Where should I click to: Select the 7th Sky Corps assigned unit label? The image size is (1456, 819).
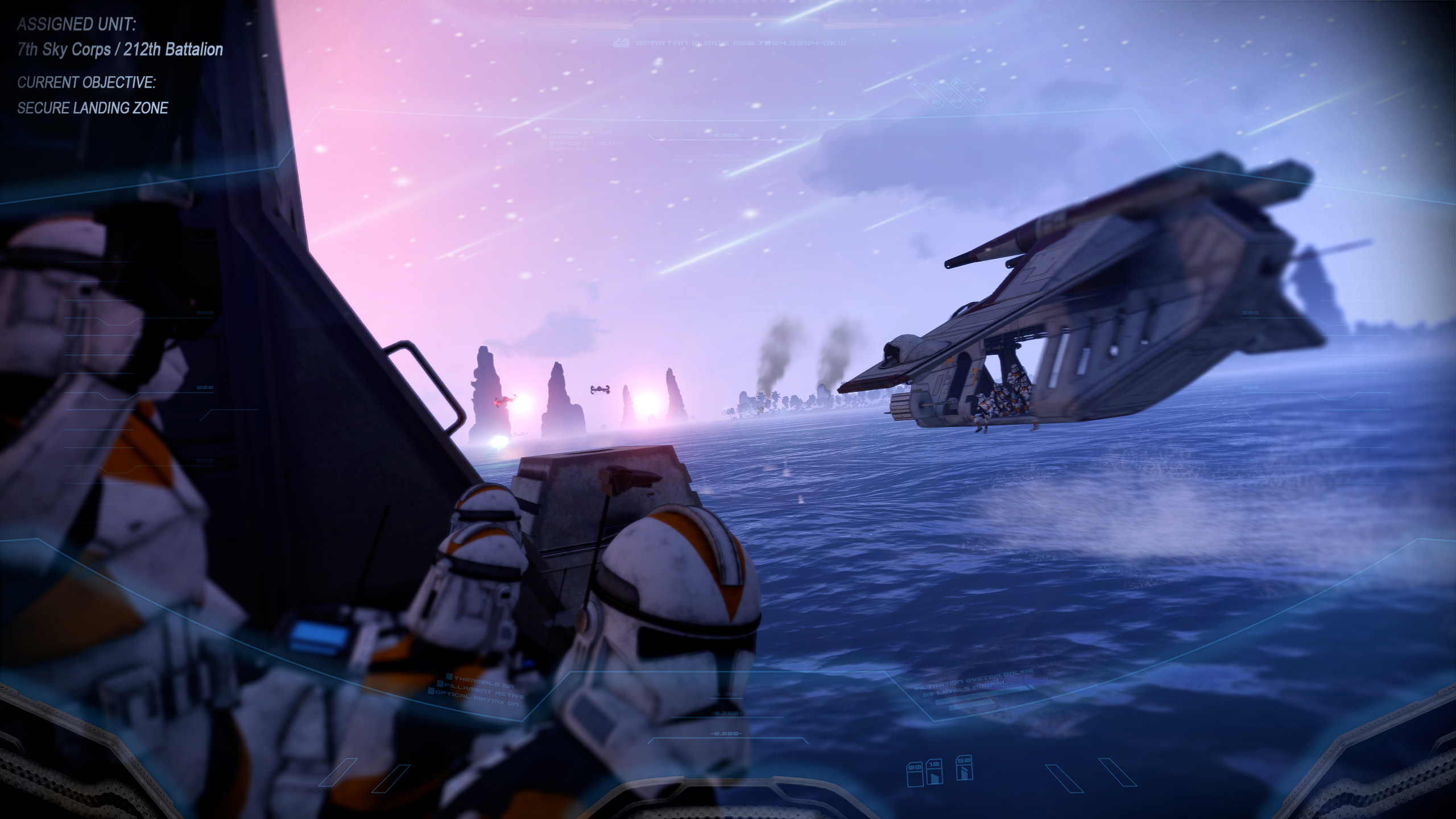(x=120, y=50)
